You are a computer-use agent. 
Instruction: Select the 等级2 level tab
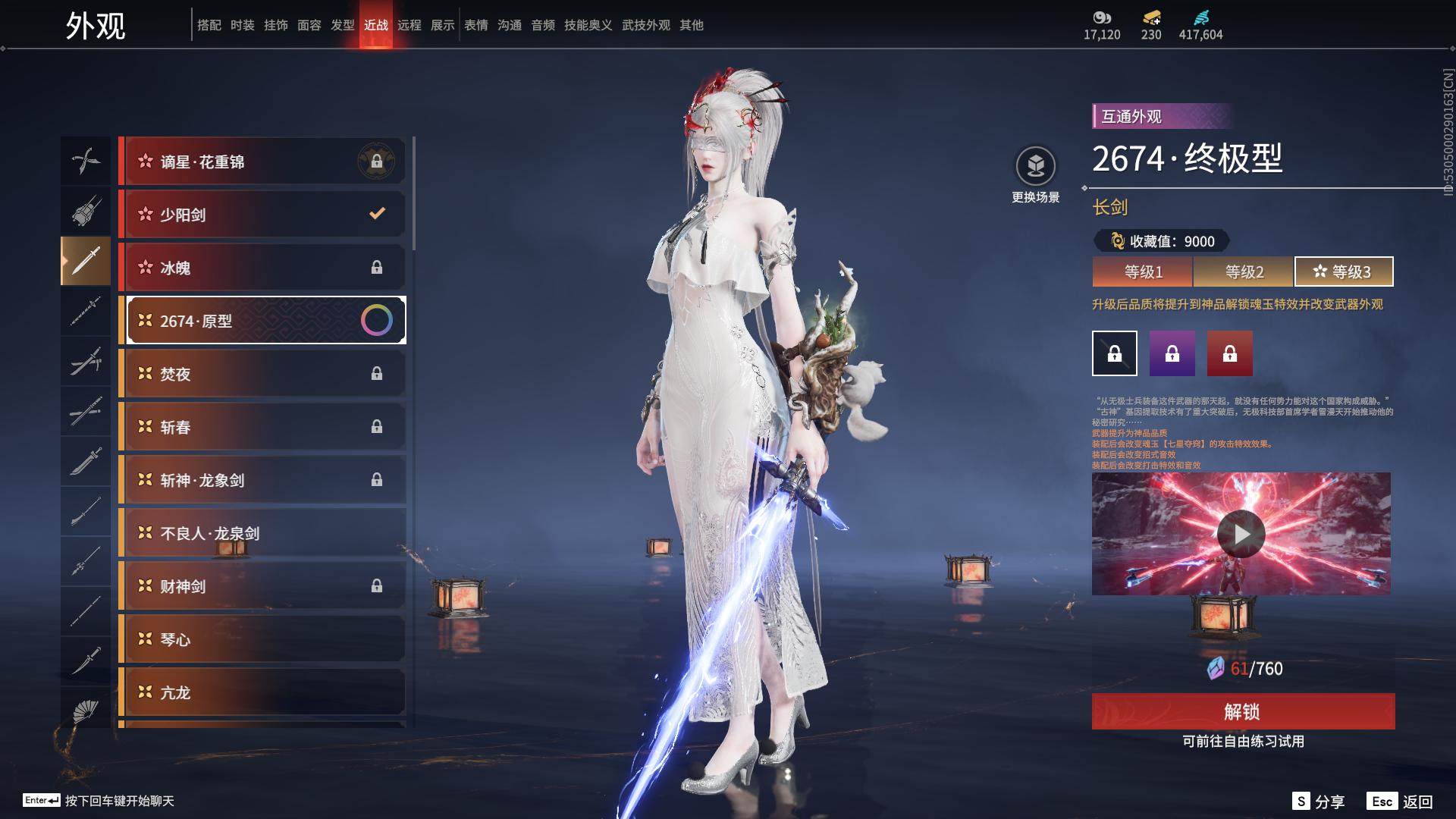[1244, 271]
